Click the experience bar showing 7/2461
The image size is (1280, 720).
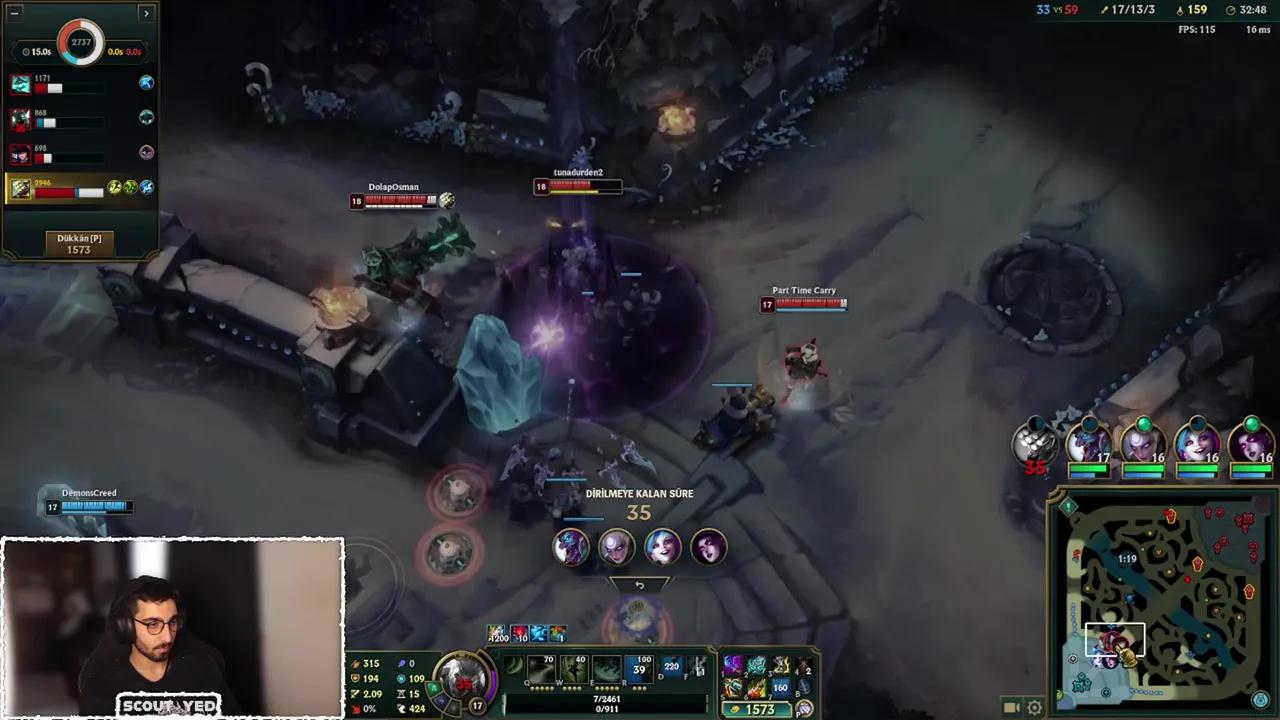(x=605, y=697)
